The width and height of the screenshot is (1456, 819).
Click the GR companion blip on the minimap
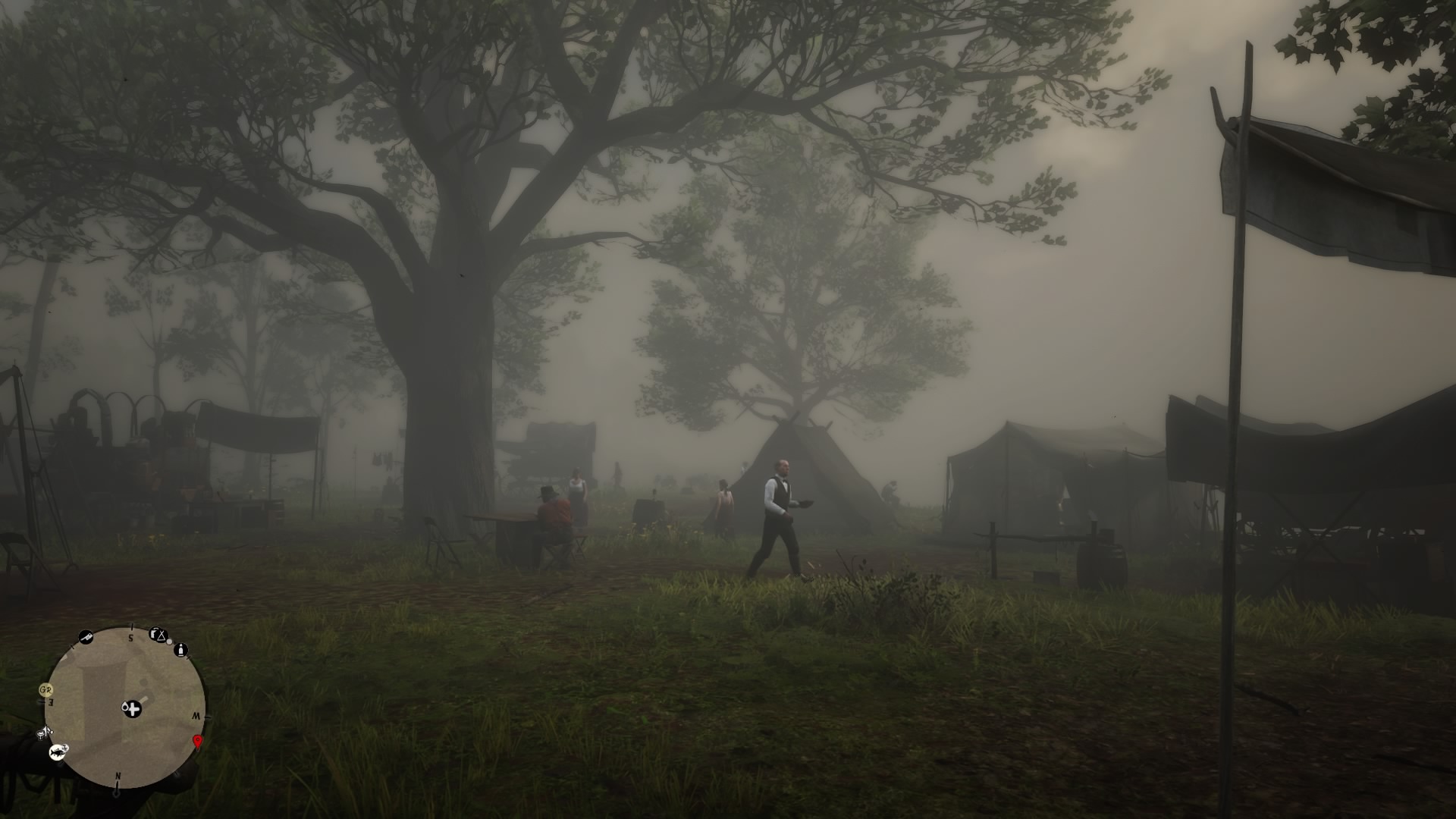[x=45, y=690]
